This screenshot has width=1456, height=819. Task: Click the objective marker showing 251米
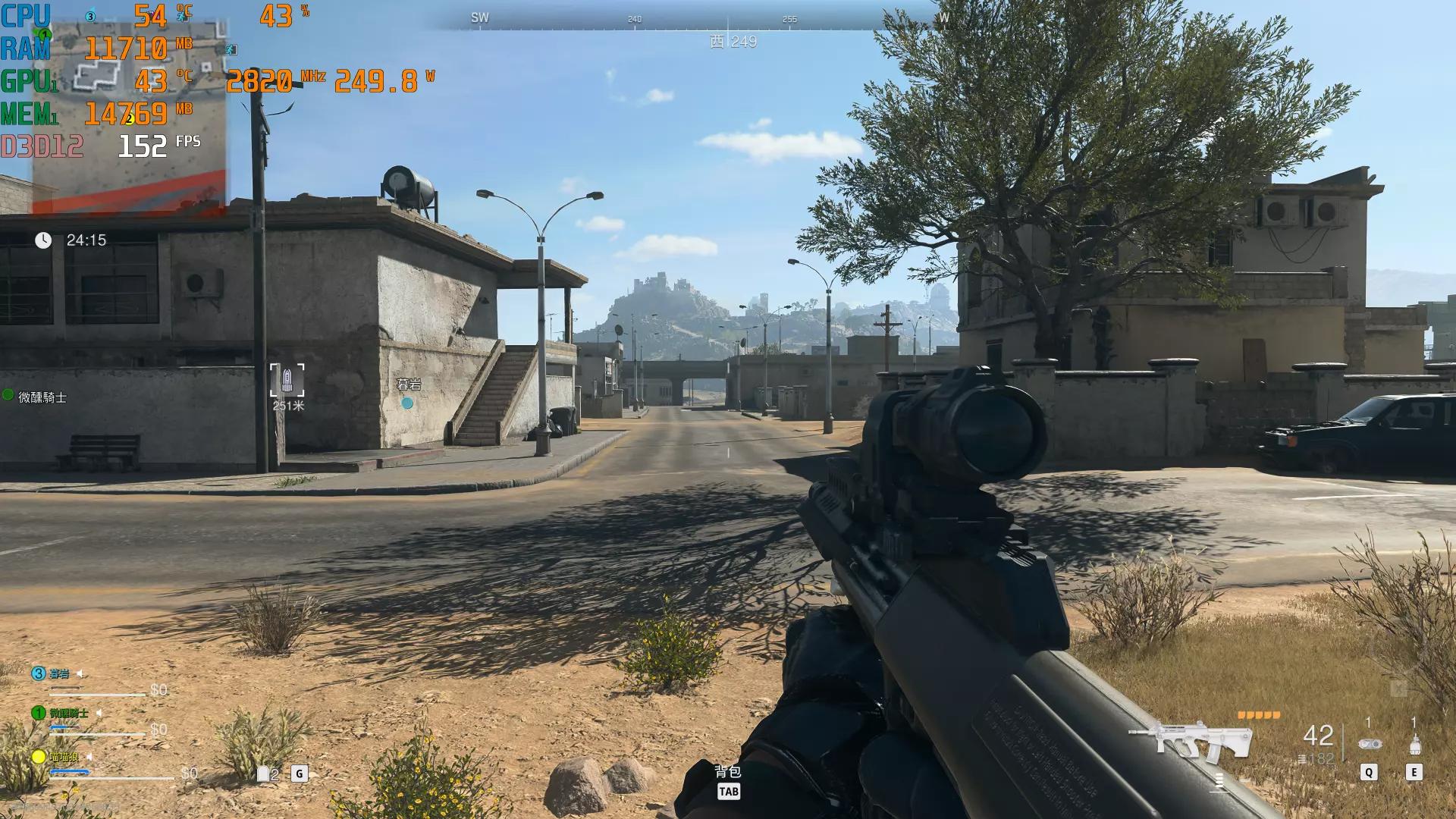coord(287,381)
